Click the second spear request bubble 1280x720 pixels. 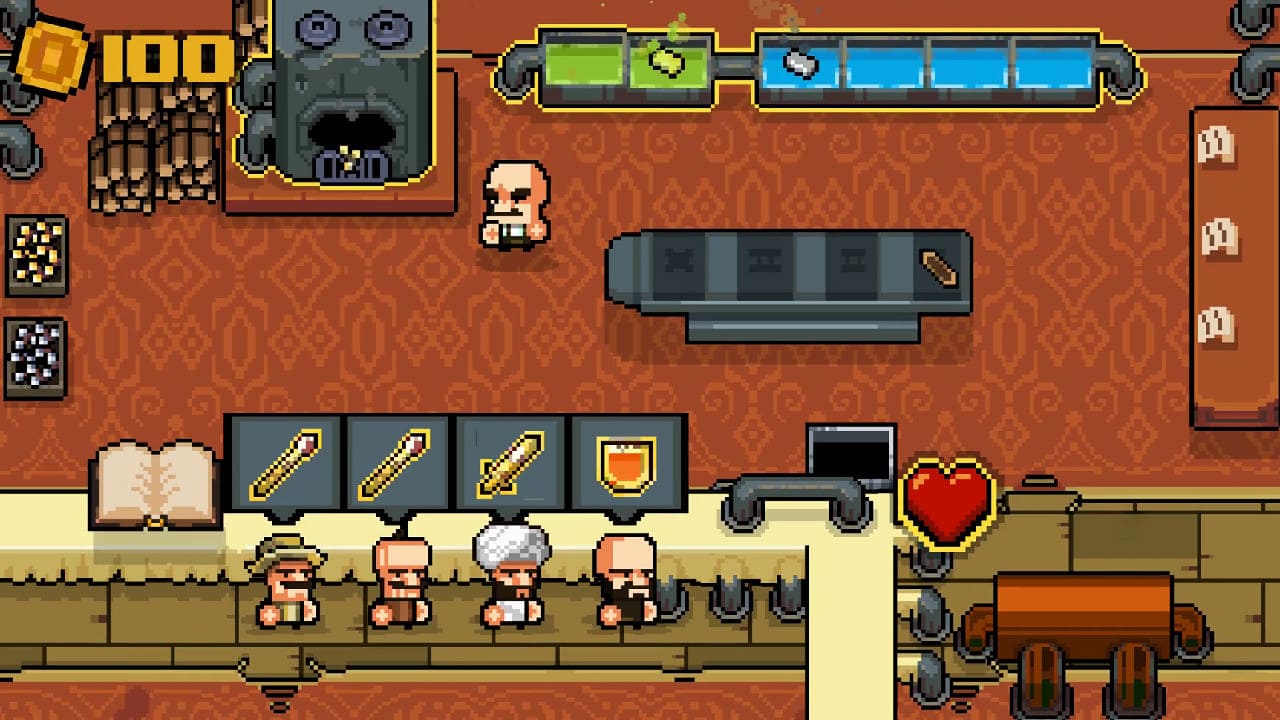pos(398,467)
